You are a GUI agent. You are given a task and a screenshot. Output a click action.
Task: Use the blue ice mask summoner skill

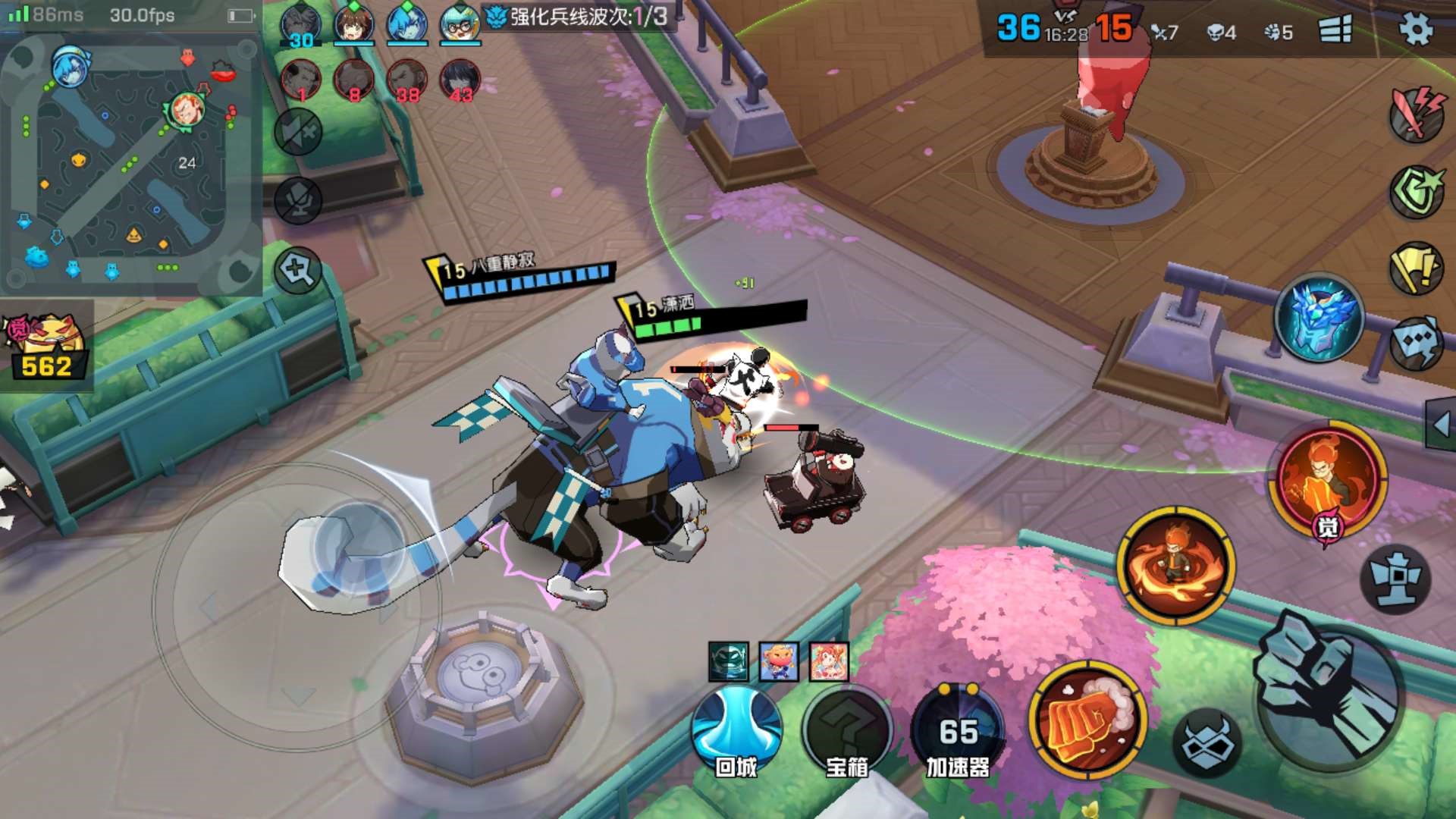coord(1319,318)
